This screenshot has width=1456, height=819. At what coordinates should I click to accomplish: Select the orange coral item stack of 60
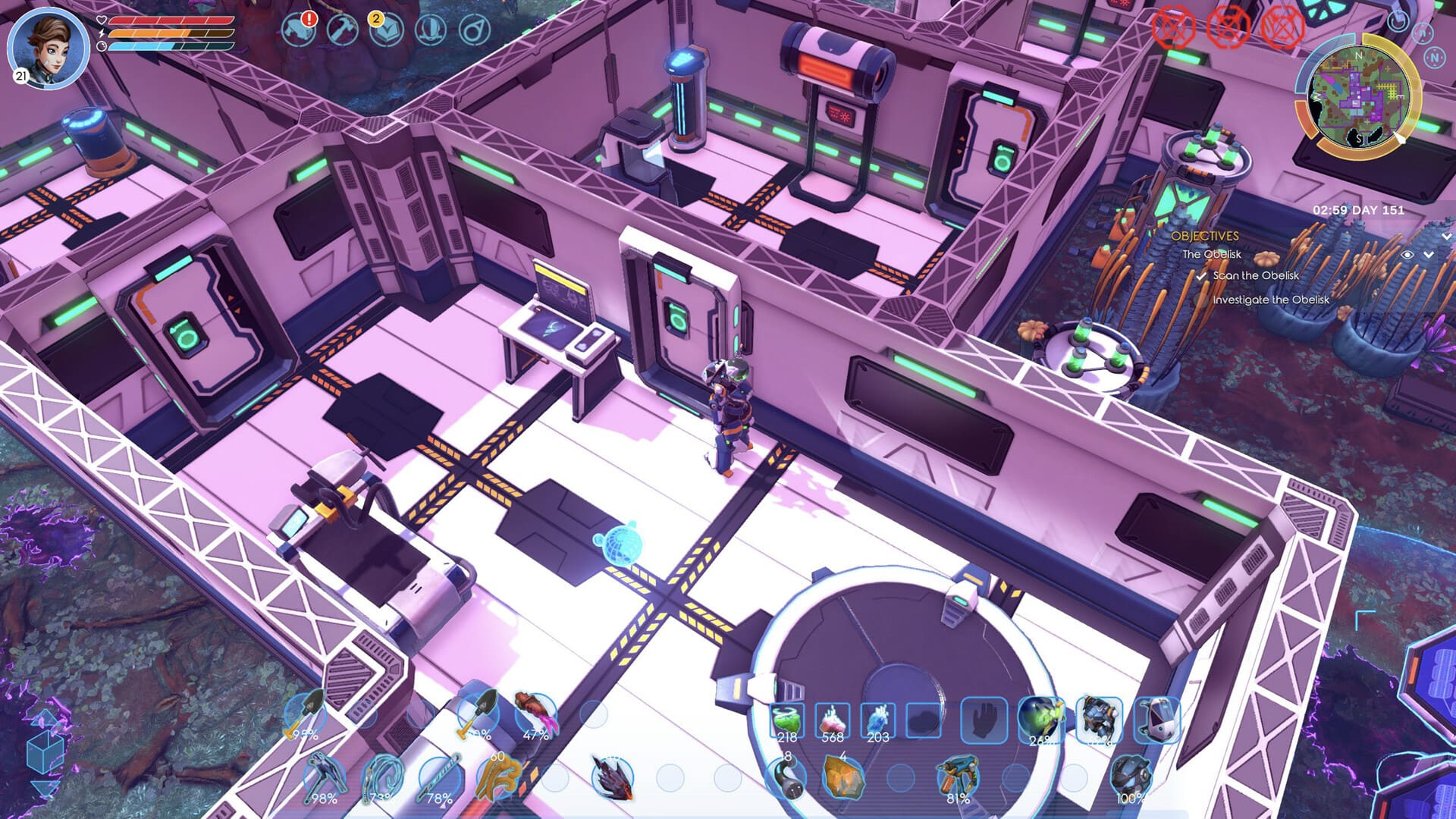tap(498, 777)
